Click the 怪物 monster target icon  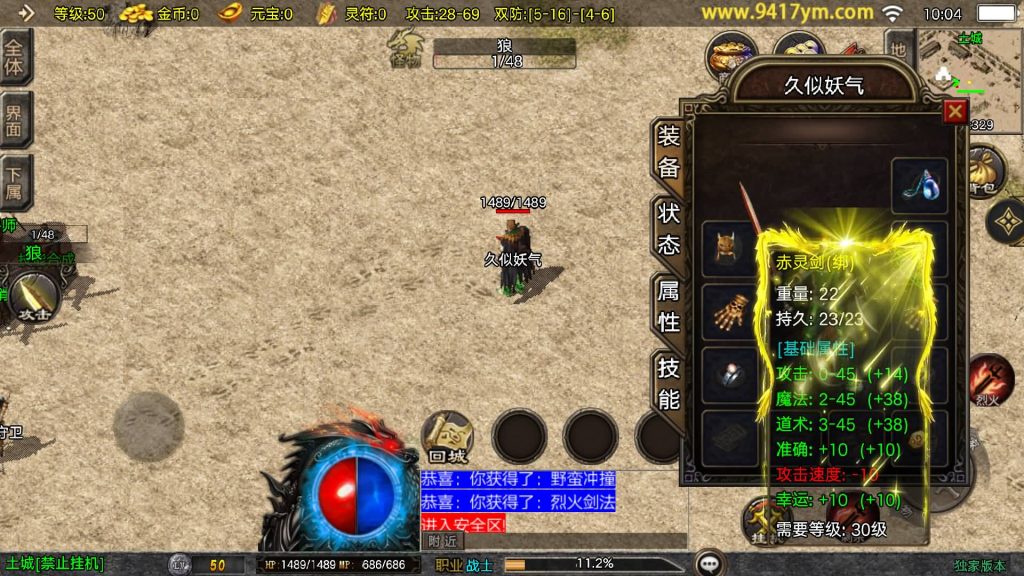click(x=407, y=48)
